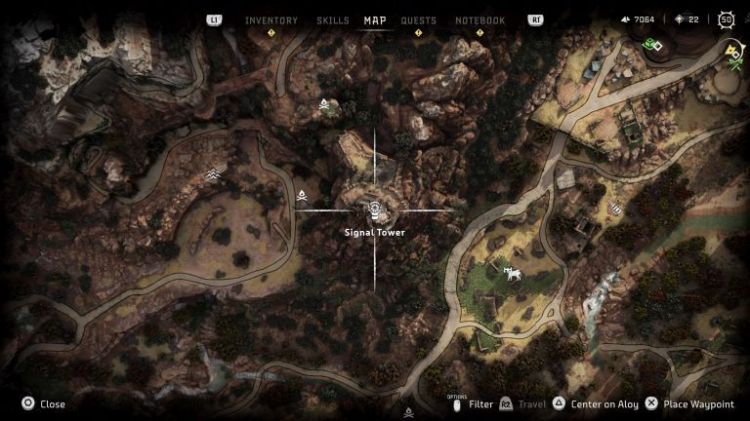Image resolution: width=750 pixels, height=421 pixels.
Task: Open the map Filter options
Action: (x=474, y=404)
